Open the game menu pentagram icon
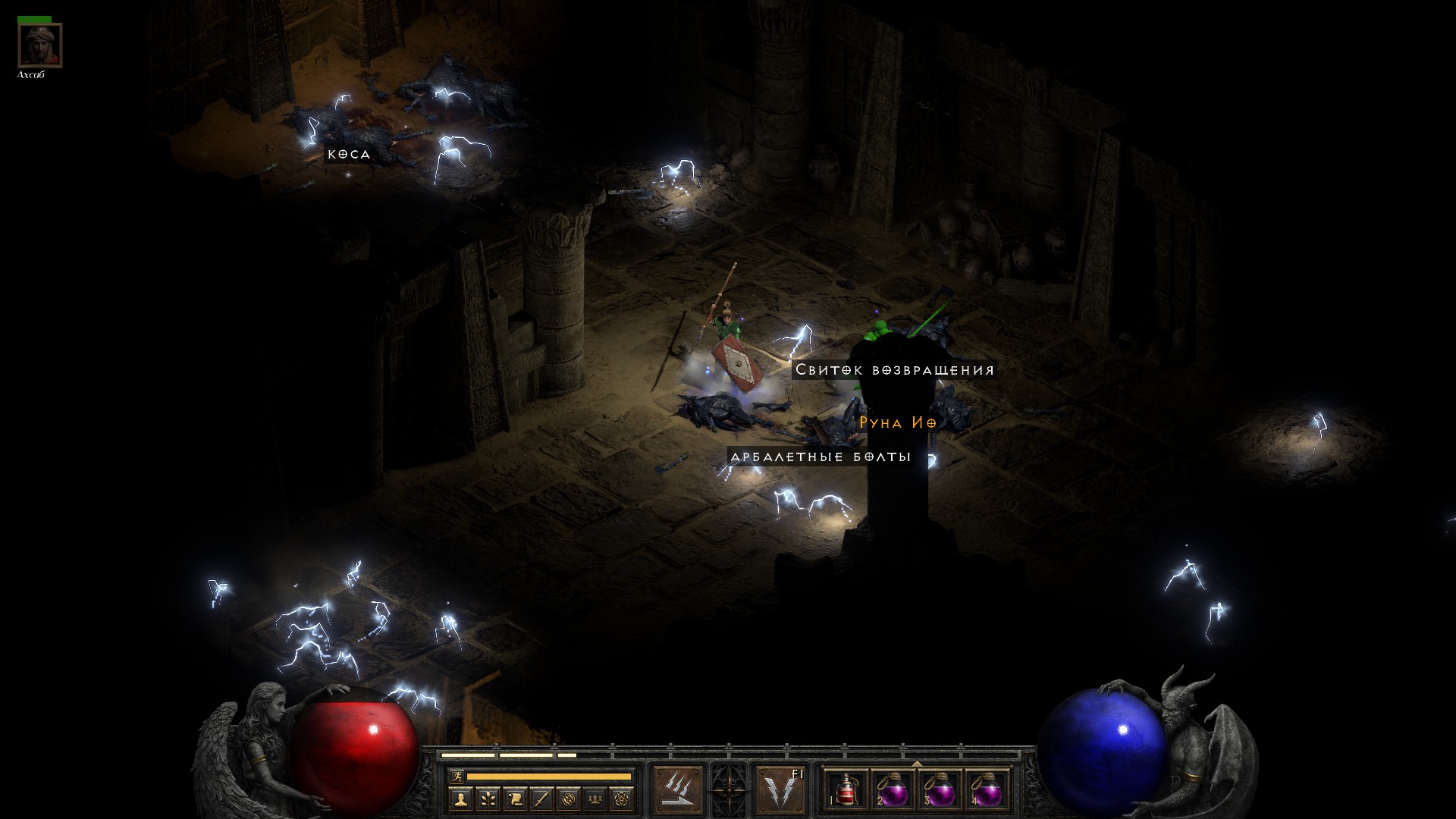This screenshot has width=1456, height=819. click(623, 799)
